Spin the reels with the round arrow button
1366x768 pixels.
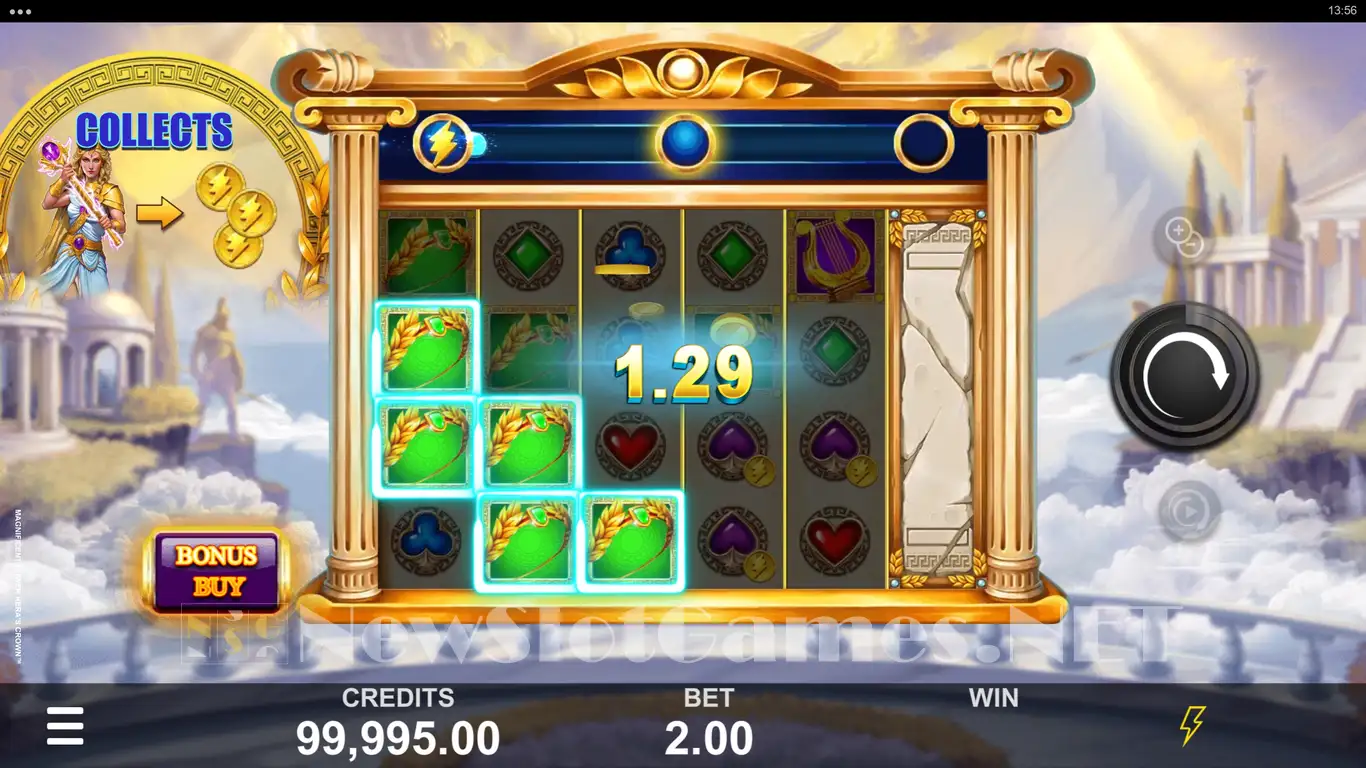pos(1185,375)
